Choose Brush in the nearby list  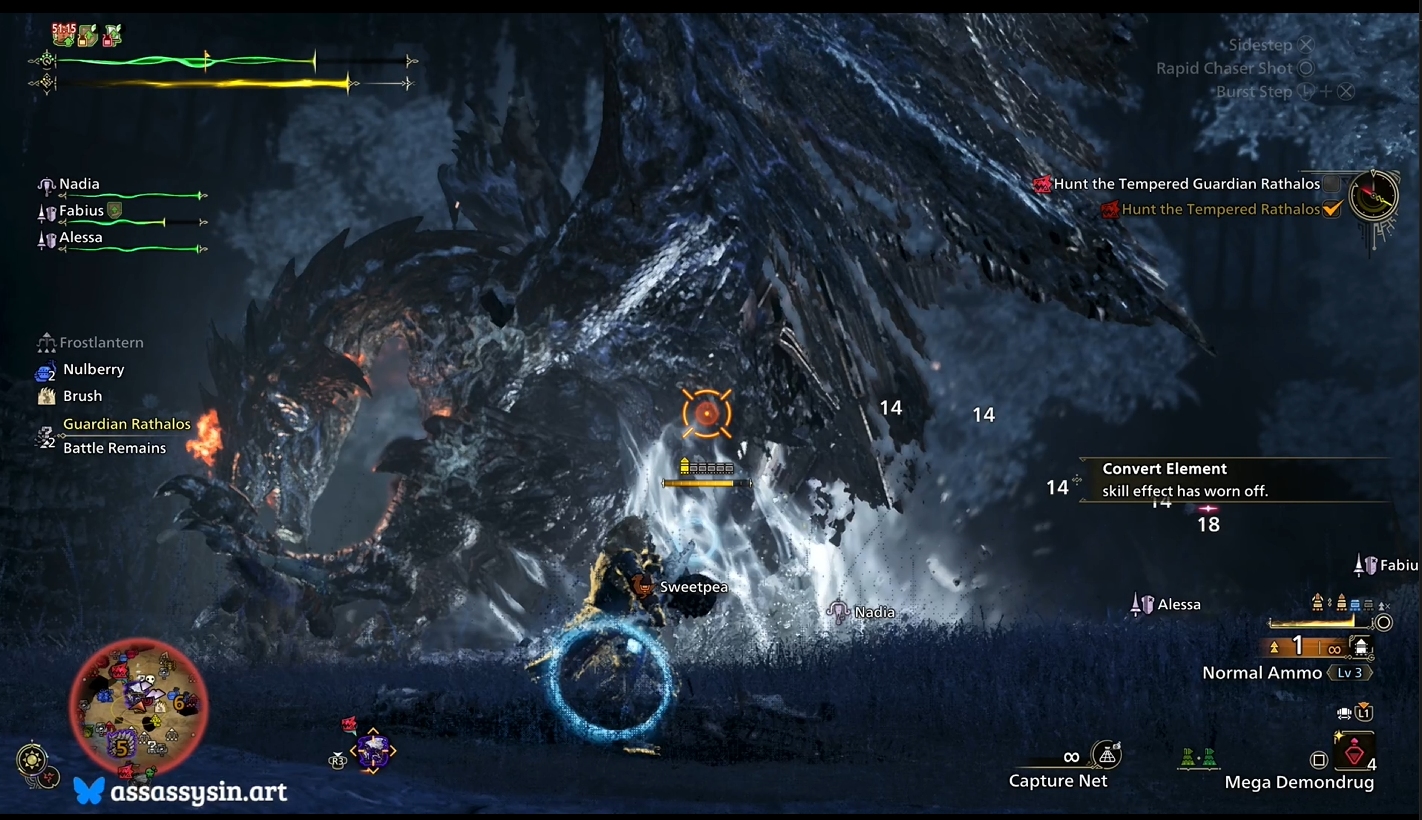click(x=82, y=396)
